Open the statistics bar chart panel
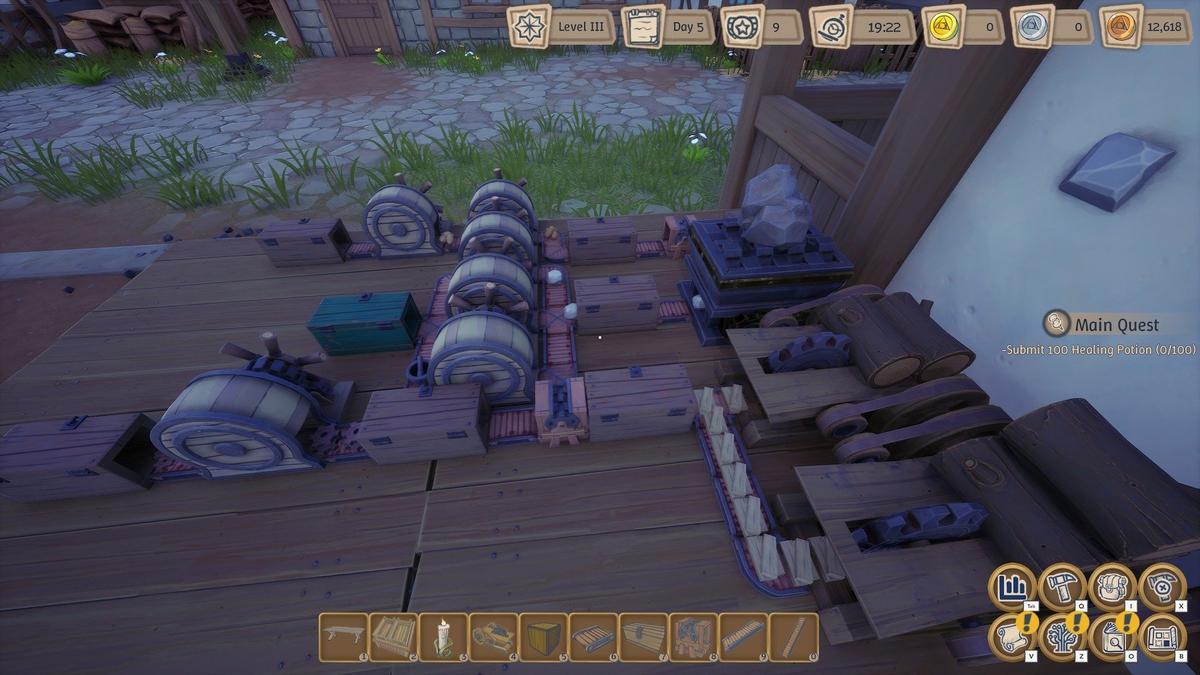This screenshot has width=1200, height=675. click(x=1013, y=587)
